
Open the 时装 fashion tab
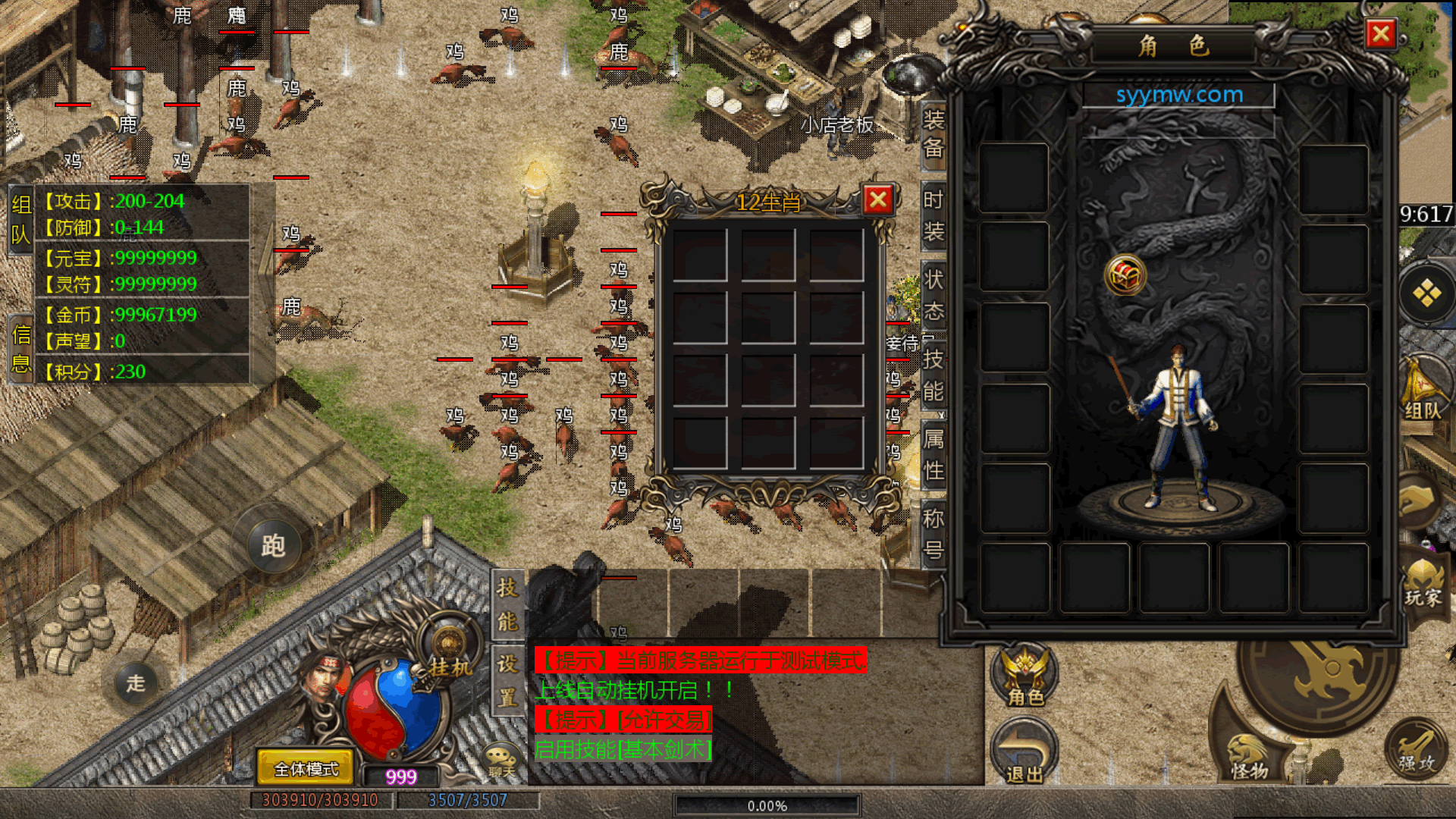(933, 215)
